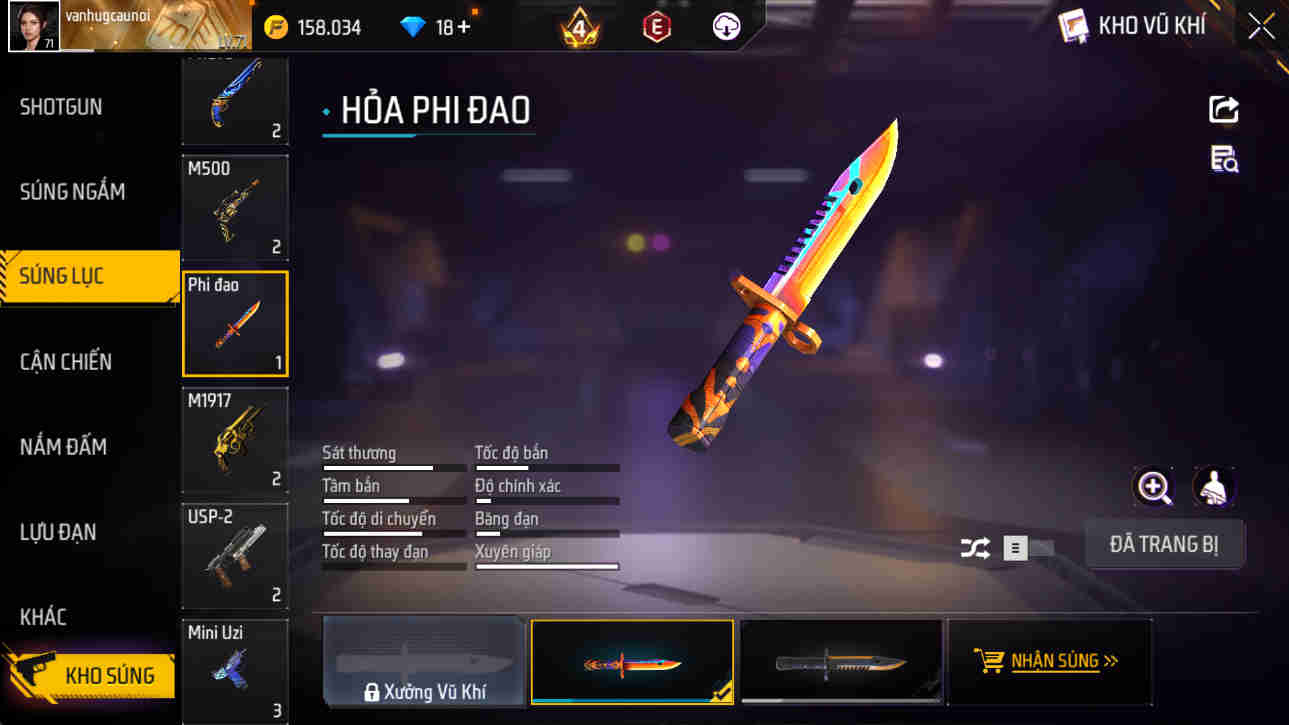Open the share icon at top right
This screenshot has height=725, width=1289.
1224,109
